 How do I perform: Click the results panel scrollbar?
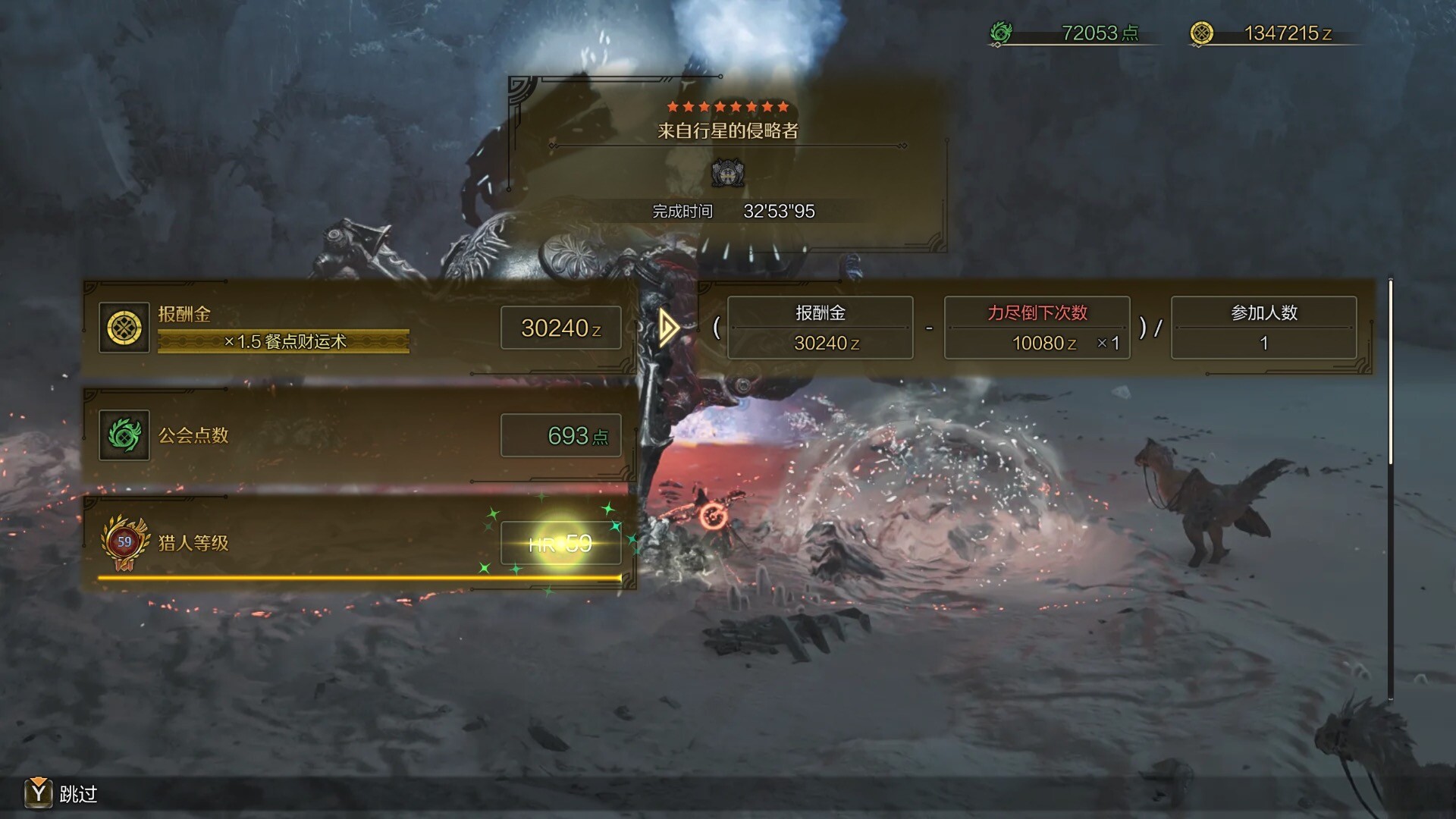click(x=1390, y=372)
